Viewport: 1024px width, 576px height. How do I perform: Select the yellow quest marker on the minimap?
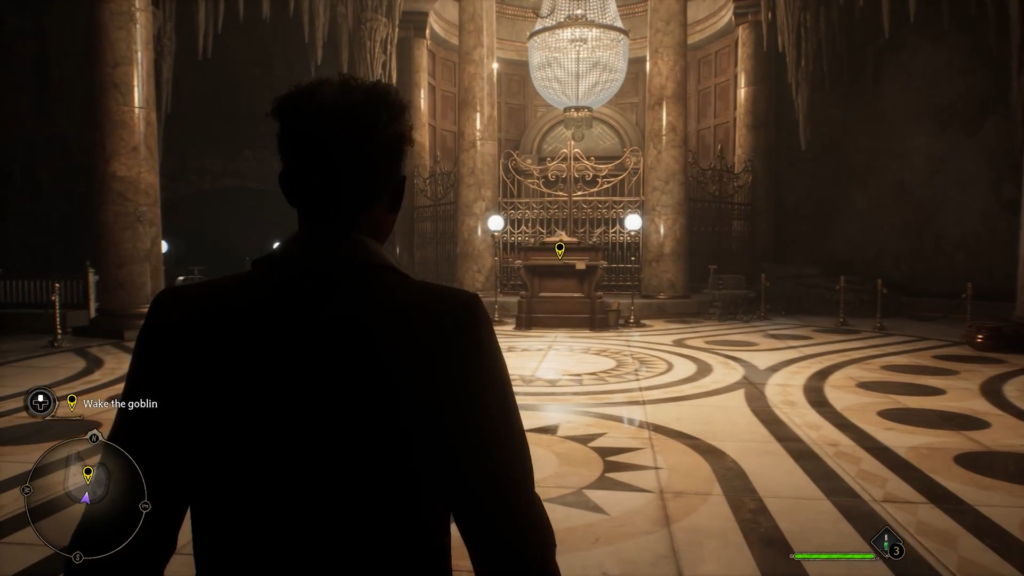(88, 474)
